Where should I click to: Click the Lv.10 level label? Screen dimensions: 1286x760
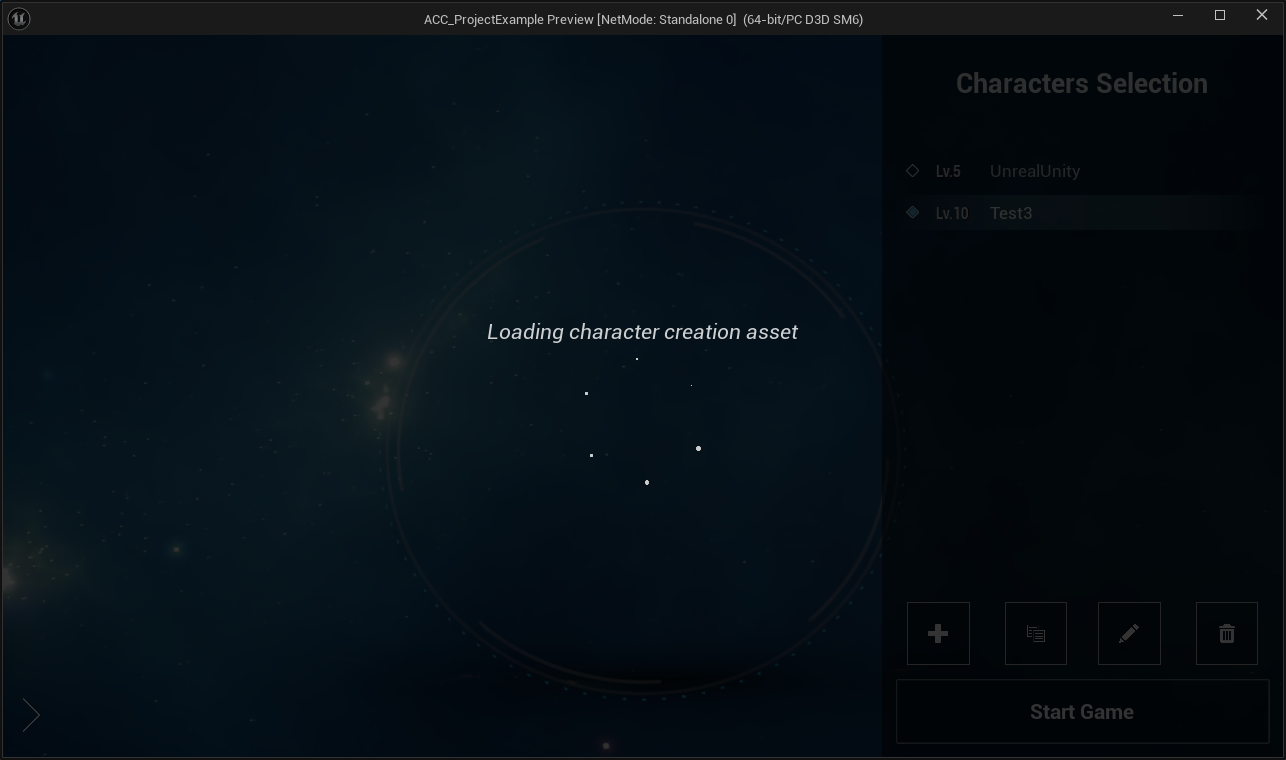[x=952, y=213]
